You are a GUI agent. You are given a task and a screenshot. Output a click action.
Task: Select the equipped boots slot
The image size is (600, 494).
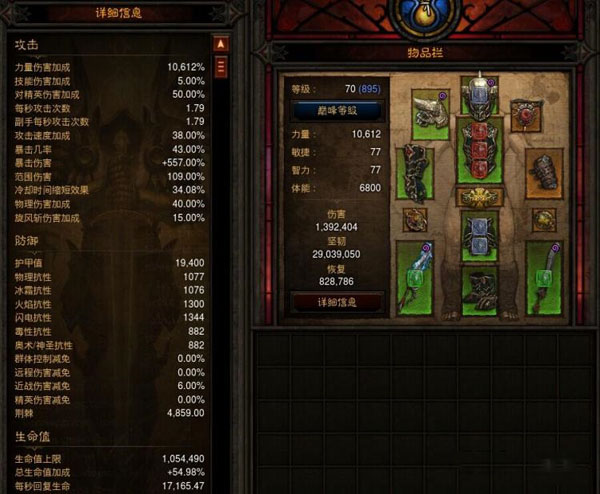479,288
